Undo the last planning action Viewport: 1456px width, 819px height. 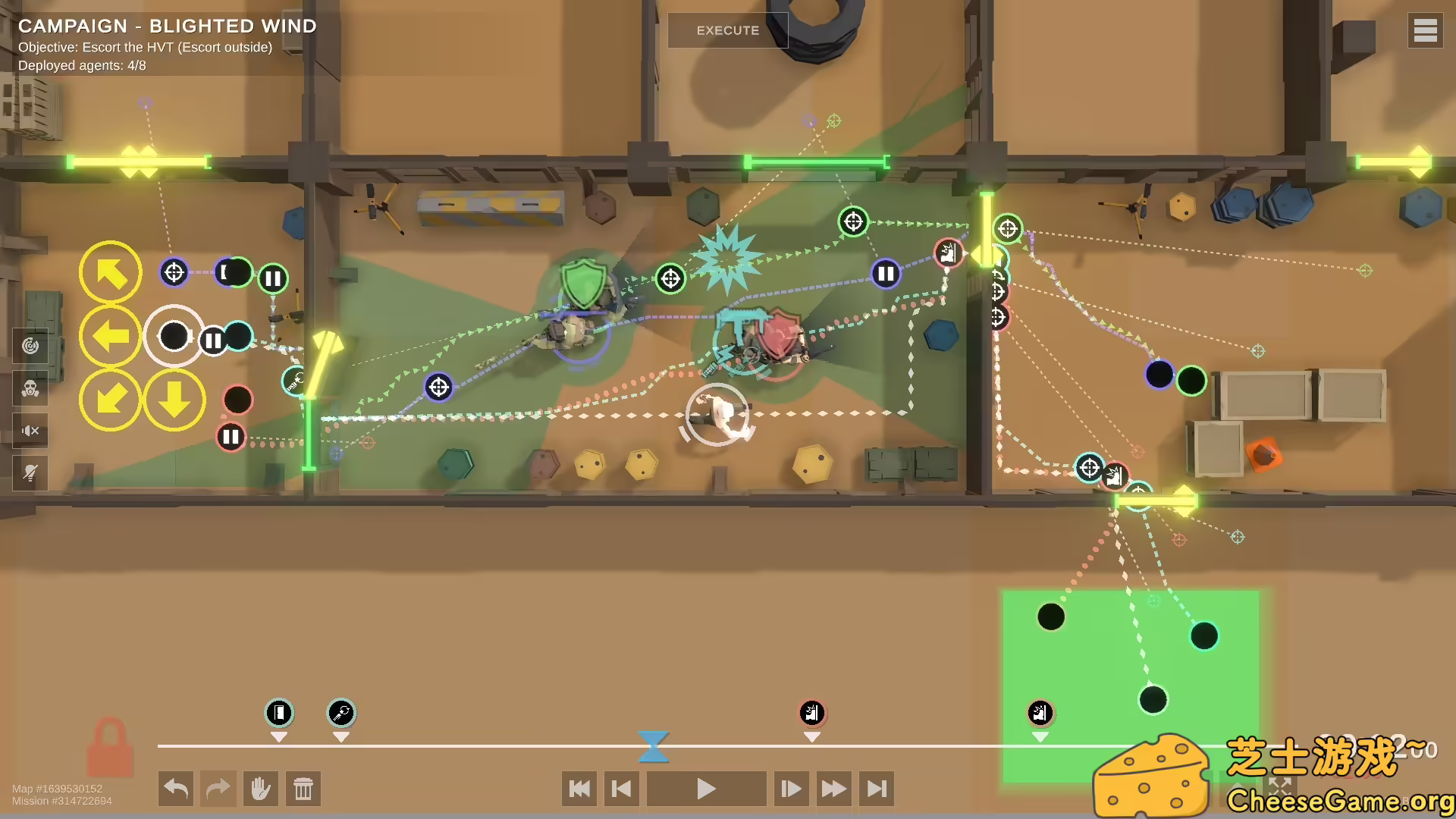coord(175,789)
